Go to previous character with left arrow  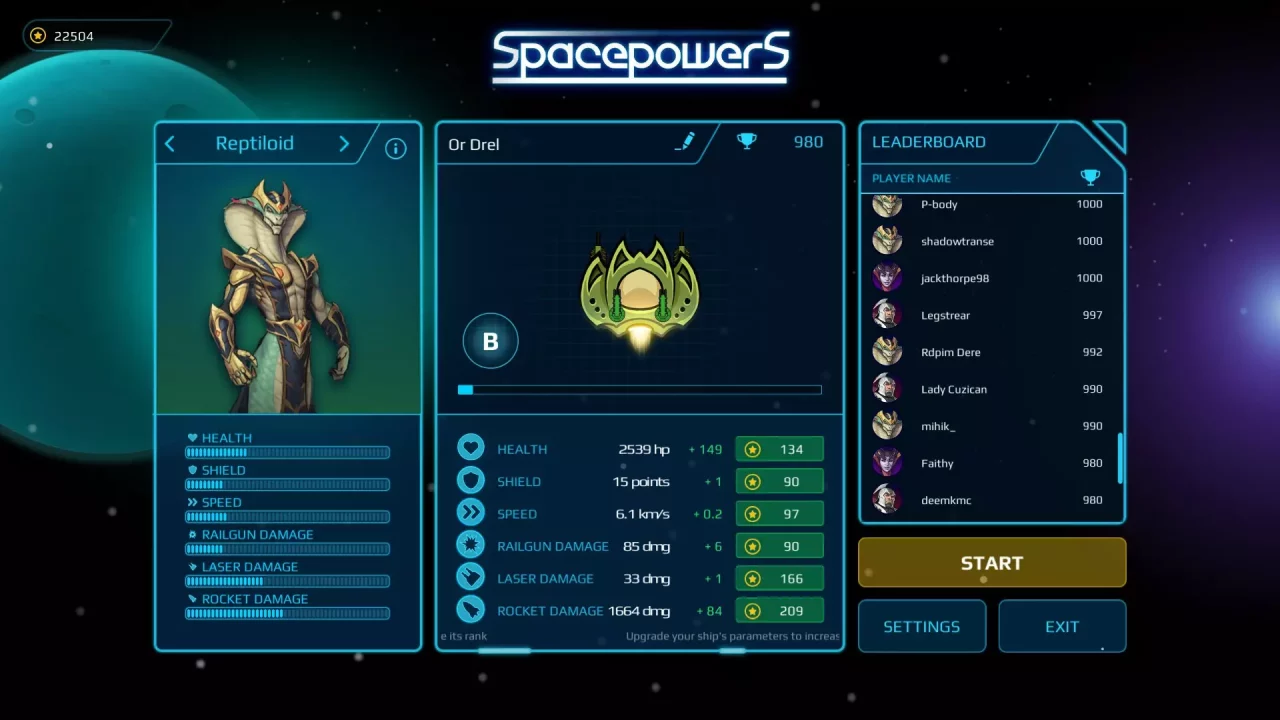click(x=169, y=143)
